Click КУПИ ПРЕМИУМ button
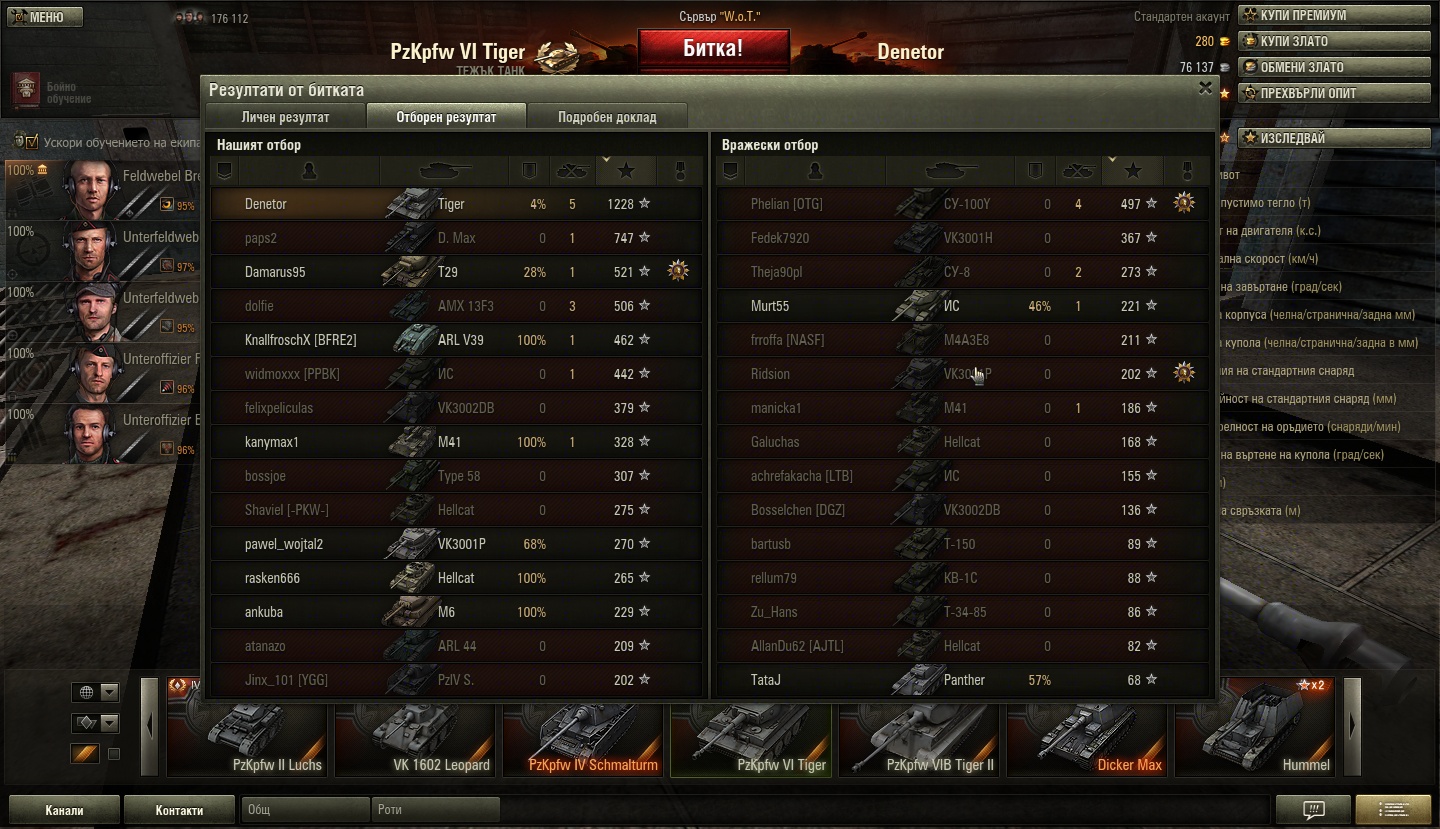The width and height of the screenshot is (1440, 829). (1334, 15)
